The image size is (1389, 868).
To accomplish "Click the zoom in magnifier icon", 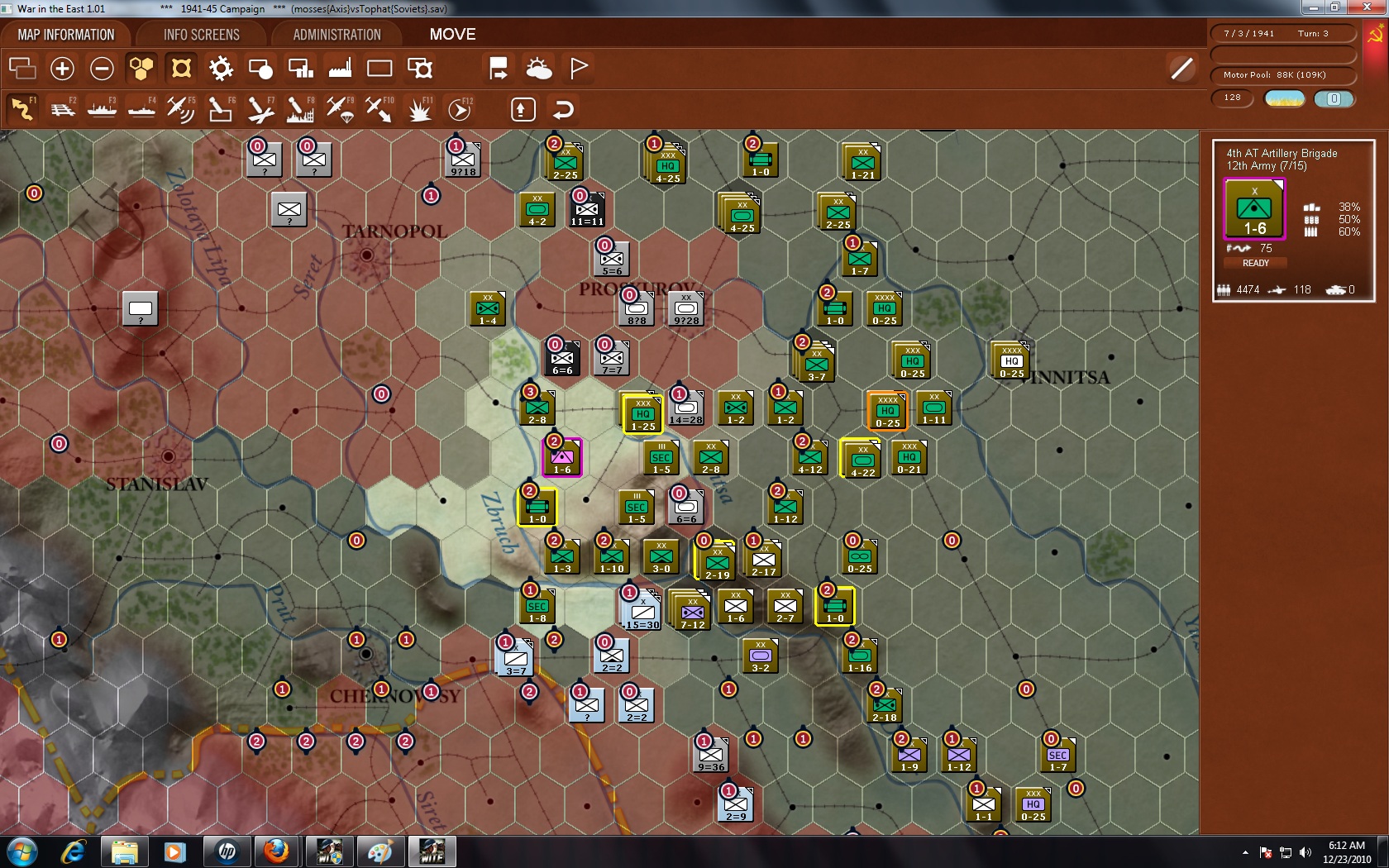I will 62,69.
